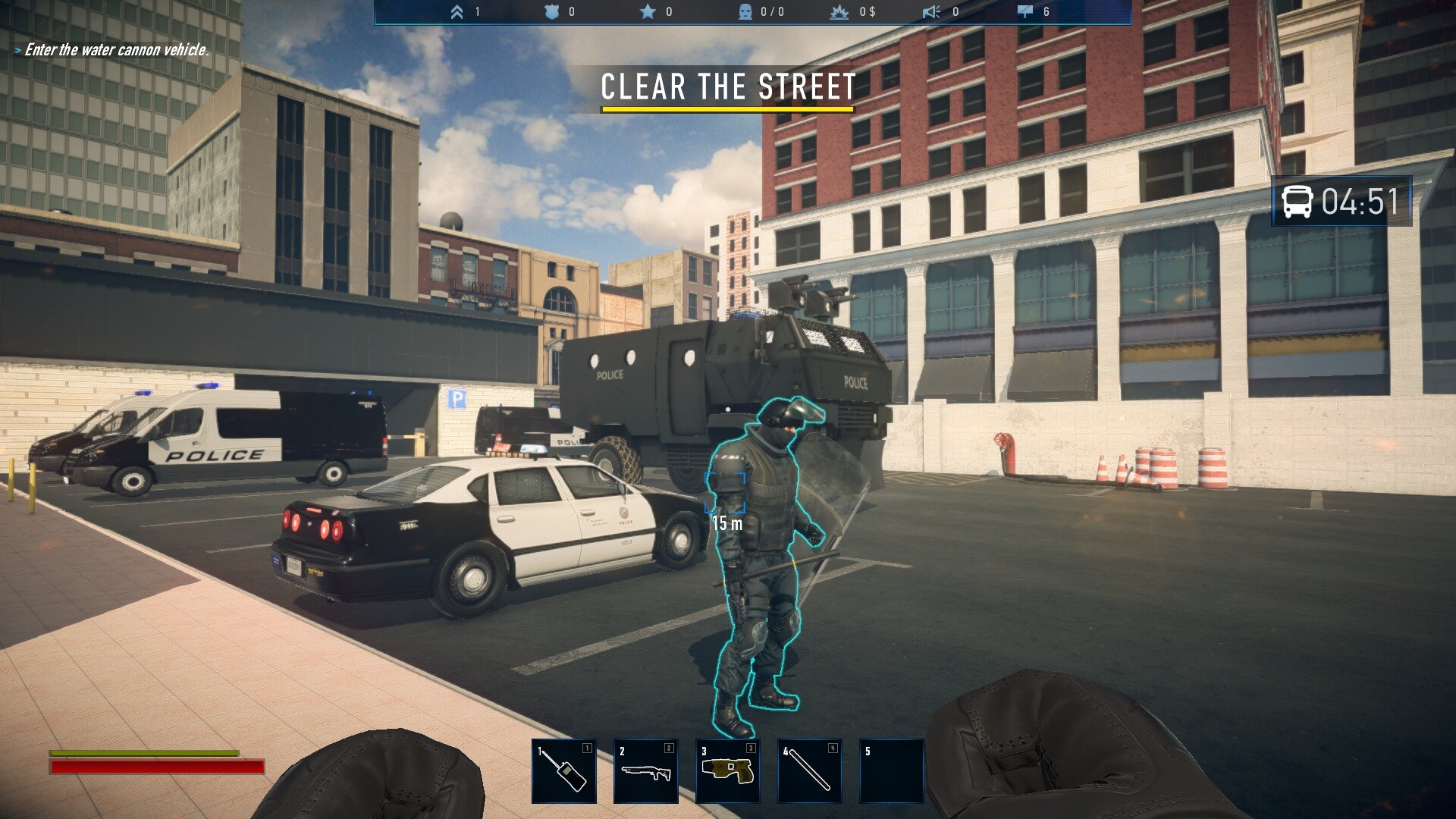The width and height of the screenshot is (1456, 819).
Task: Select the walkie-talkie in slot 1
Action: tap(565, 770)
